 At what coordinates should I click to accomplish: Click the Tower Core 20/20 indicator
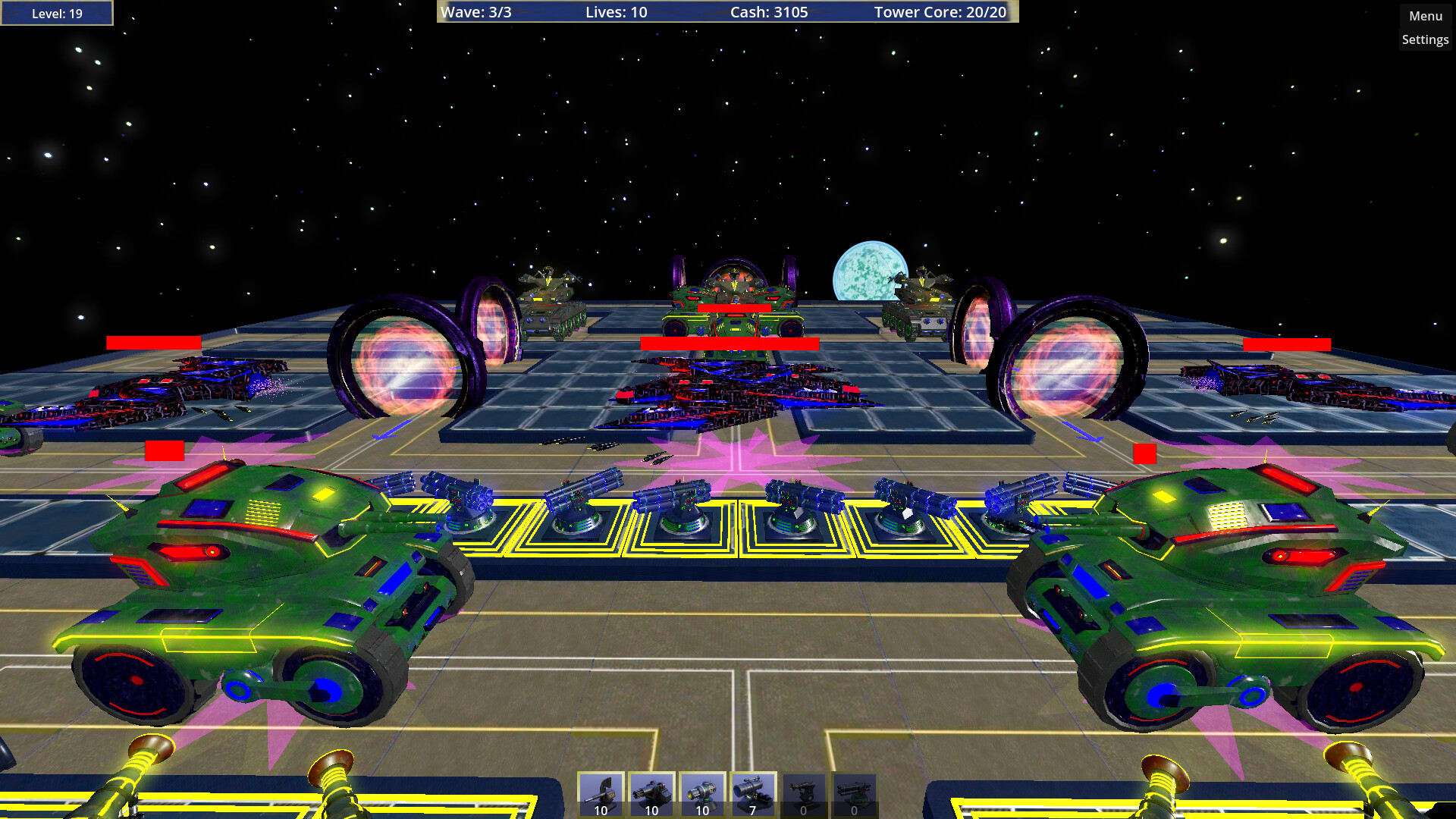pyautogui.click(x=940, y=12)
